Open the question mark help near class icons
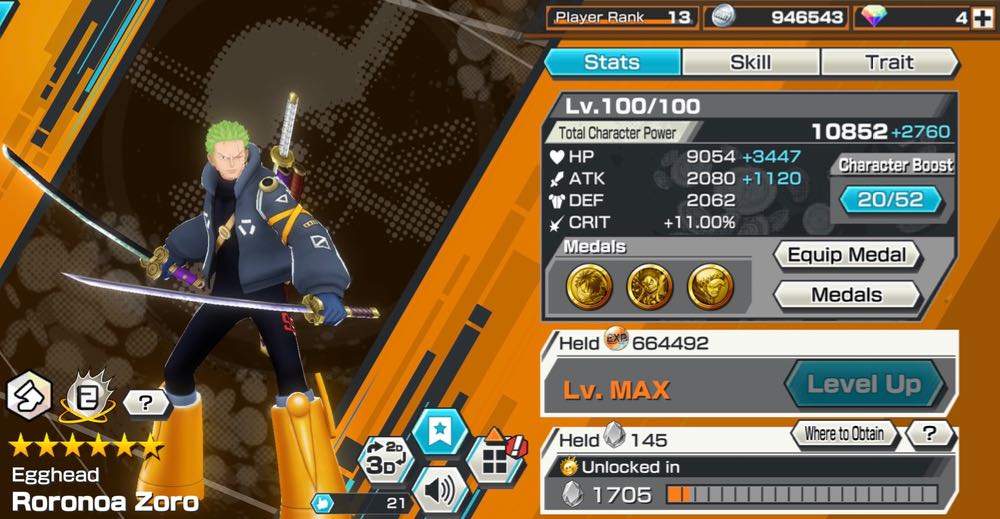 (147, 403)
